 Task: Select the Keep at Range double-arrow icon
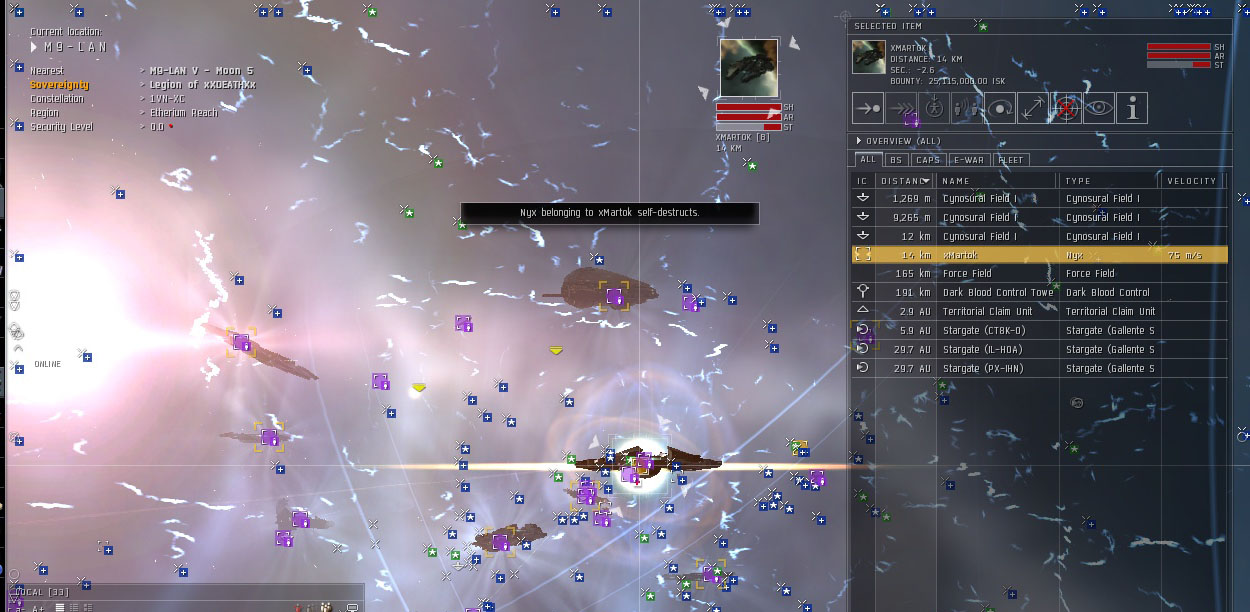[x=1032, y=108]
